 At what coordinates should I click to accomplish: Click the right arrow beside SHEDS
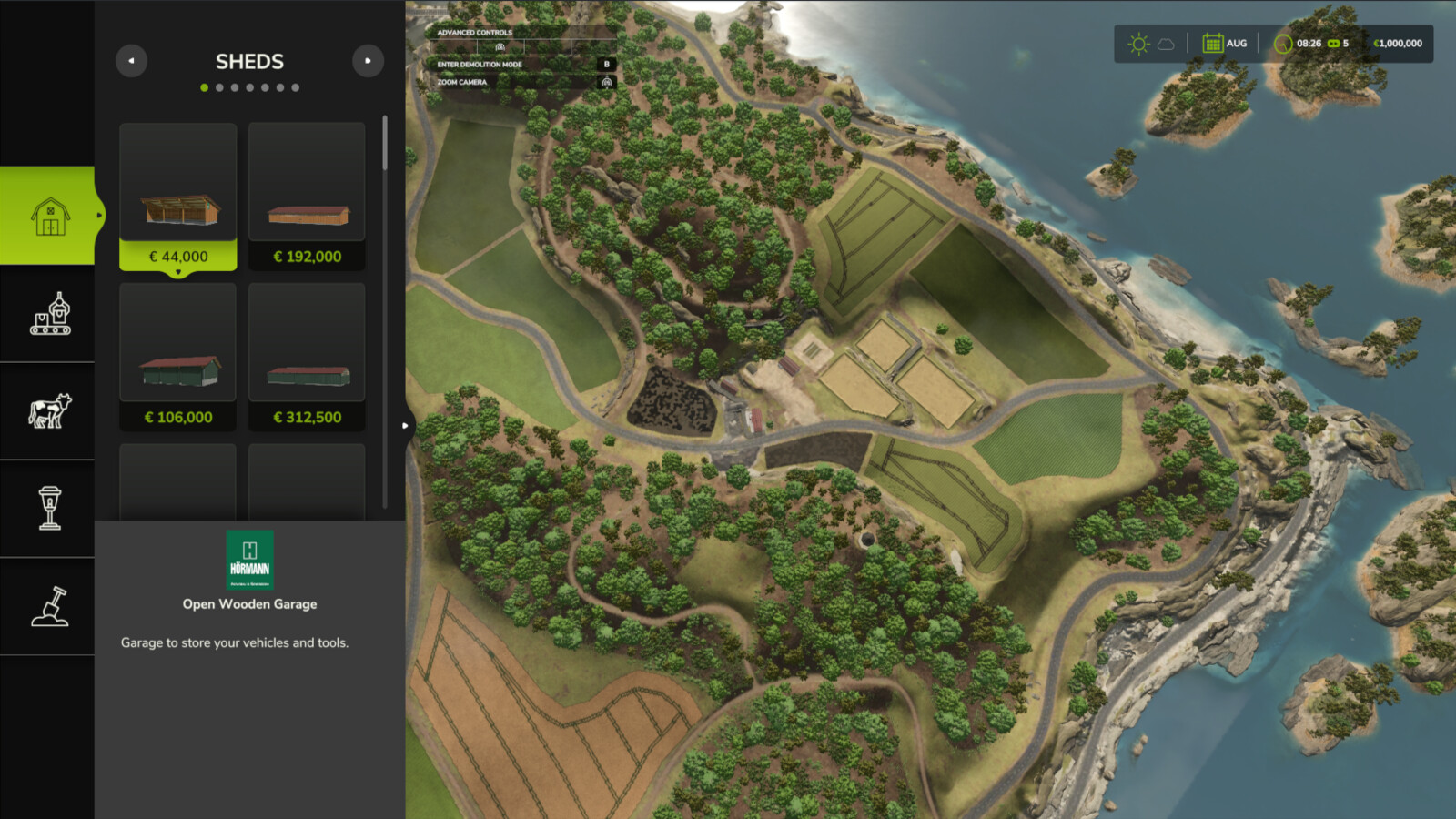(368, 61)
